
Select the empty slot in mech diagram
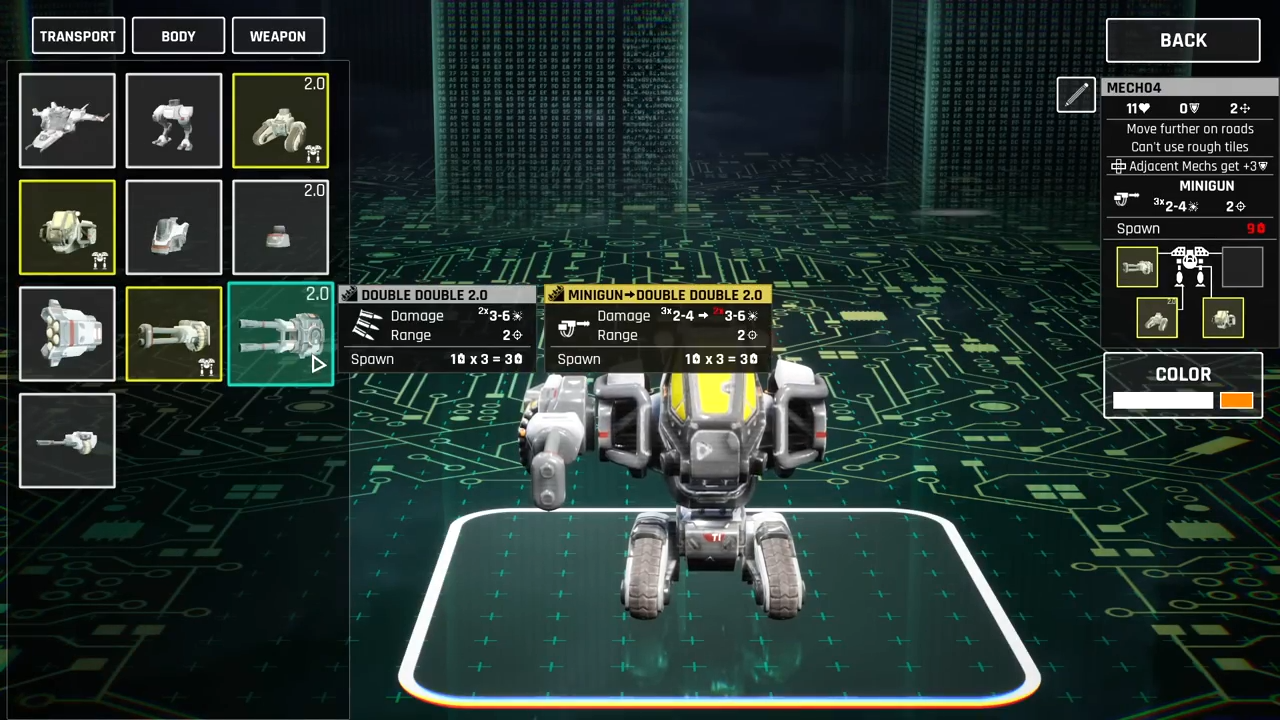point(1242,267)
